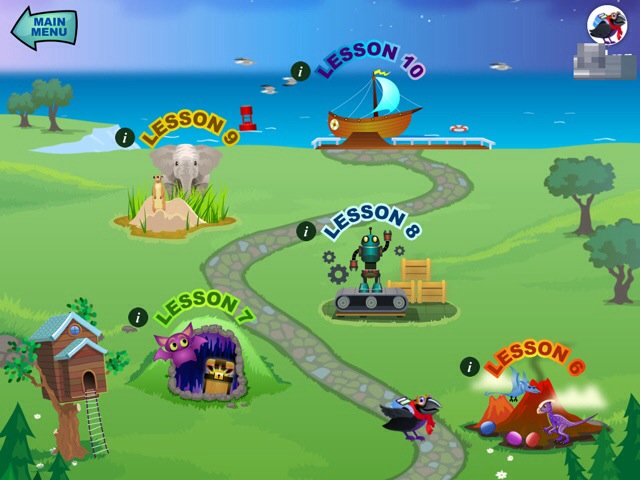The width and height of the screenshot is (640, 480).
Task: Show details for Lesson 6
Action: click(469, 367)
